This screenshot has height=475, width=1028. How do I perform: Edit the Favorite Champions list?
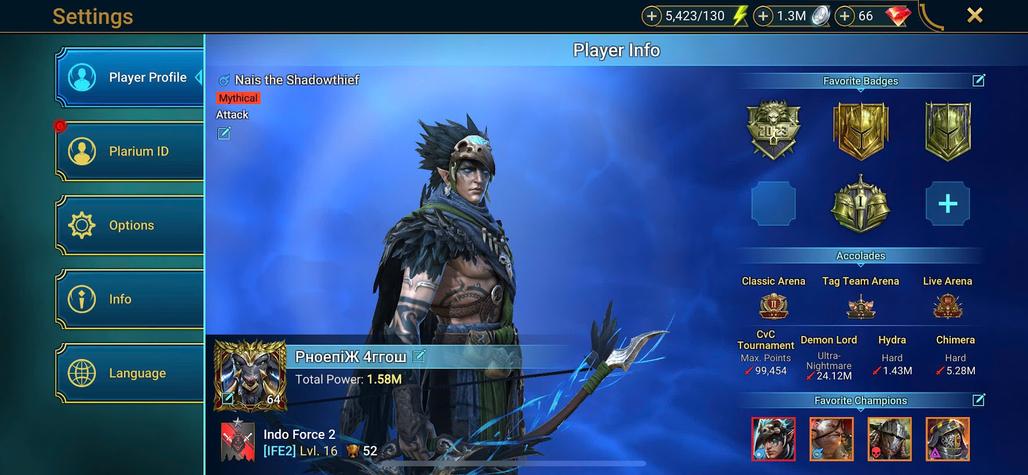pos(978,400)
